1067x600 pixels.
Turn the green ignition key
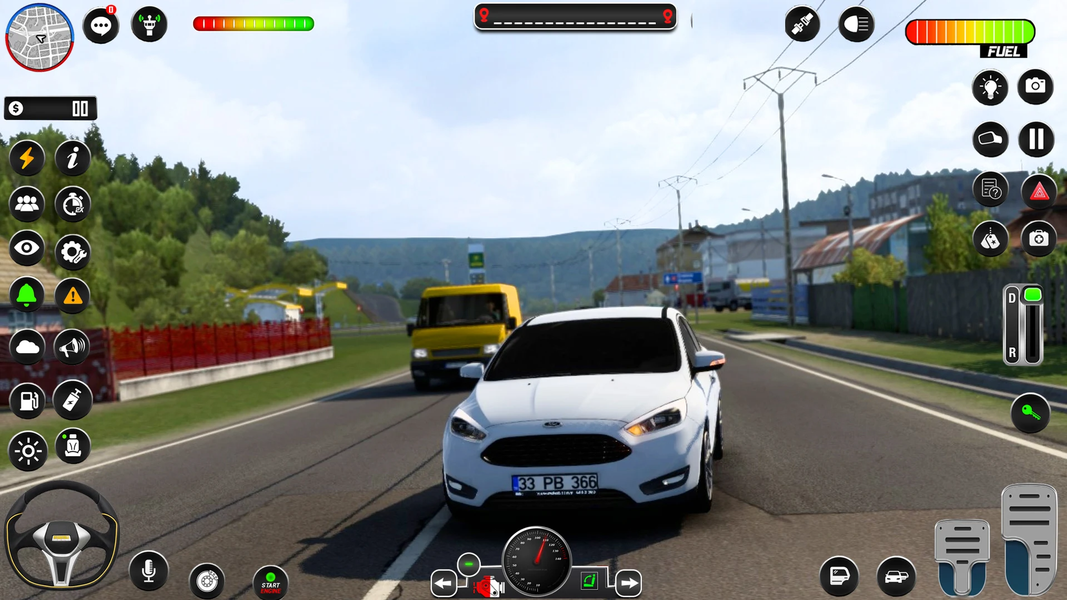tap(1030, 413)
